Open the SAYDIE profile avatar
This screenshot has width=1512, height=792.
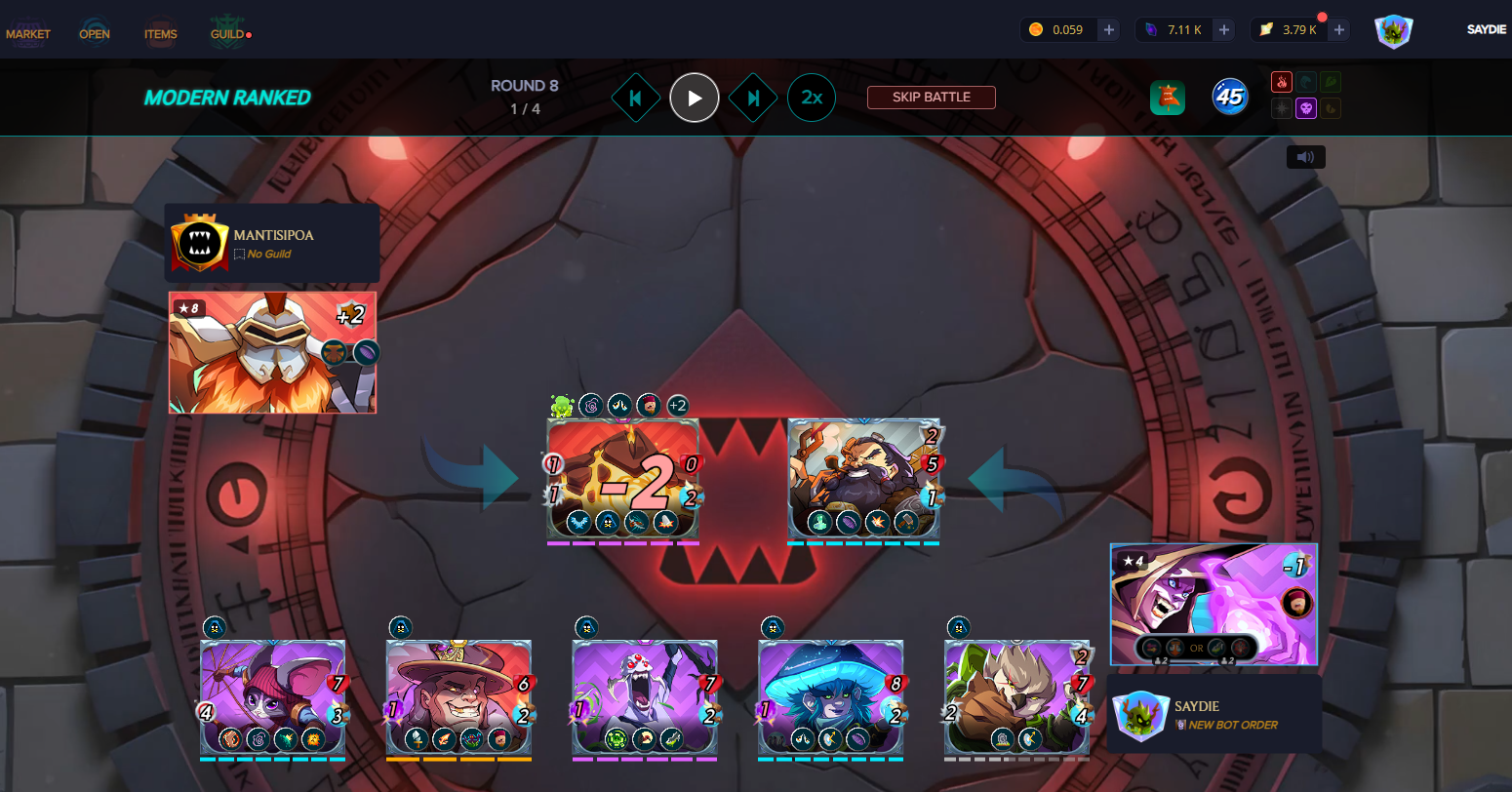(x=1394, y=31)
